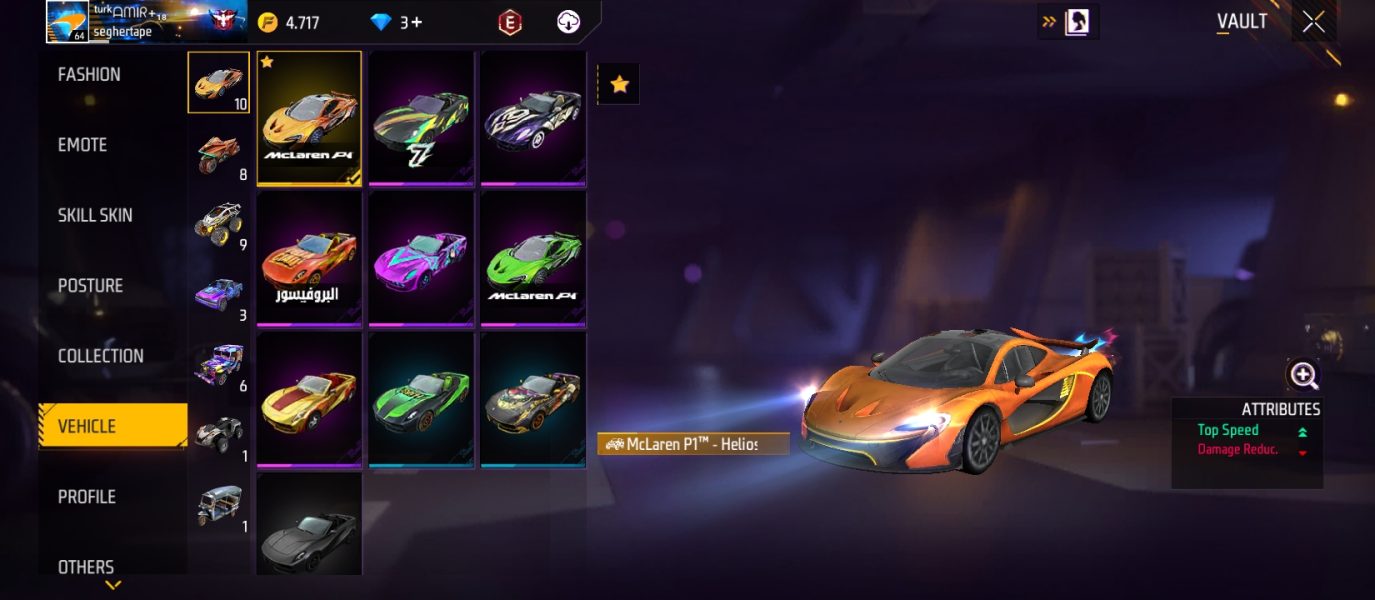
Task: Select the orange McLaren P1 skin
Action: click(x=309, y=118)
